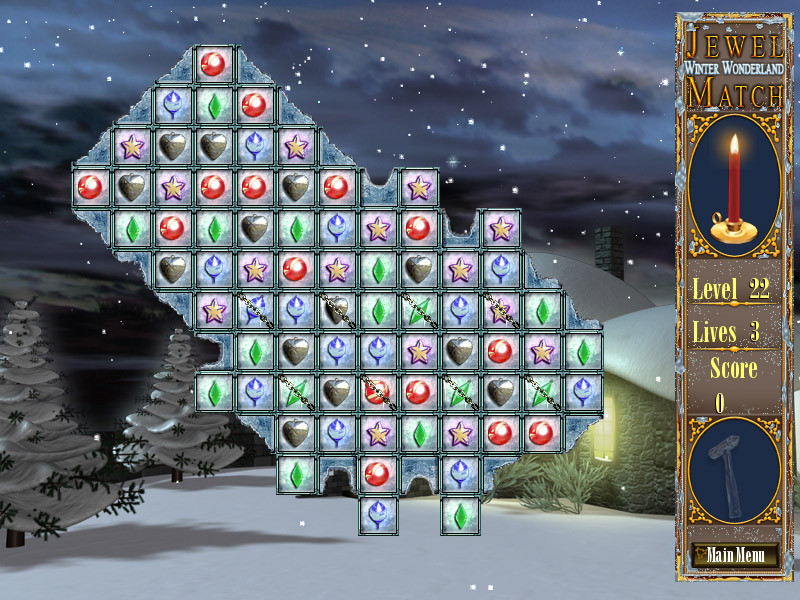Select the leftmost red ball tile on the board
This screenshot has height=600, width=800.
click(90, 187)
